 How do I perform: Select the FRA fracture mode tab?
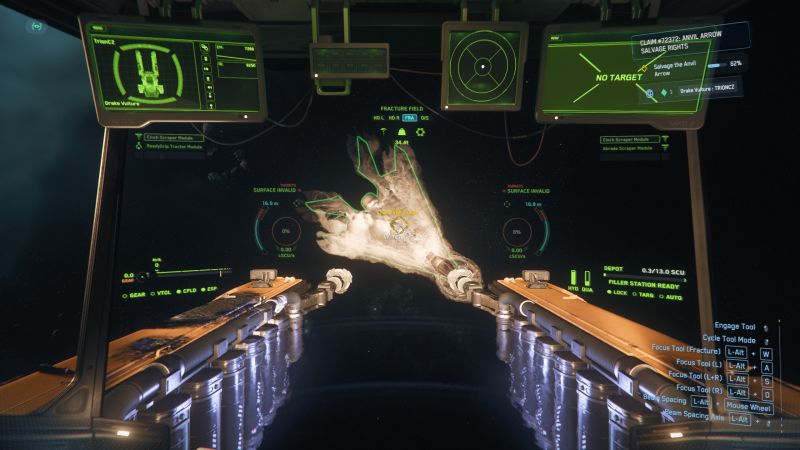[x=409, y=118]
